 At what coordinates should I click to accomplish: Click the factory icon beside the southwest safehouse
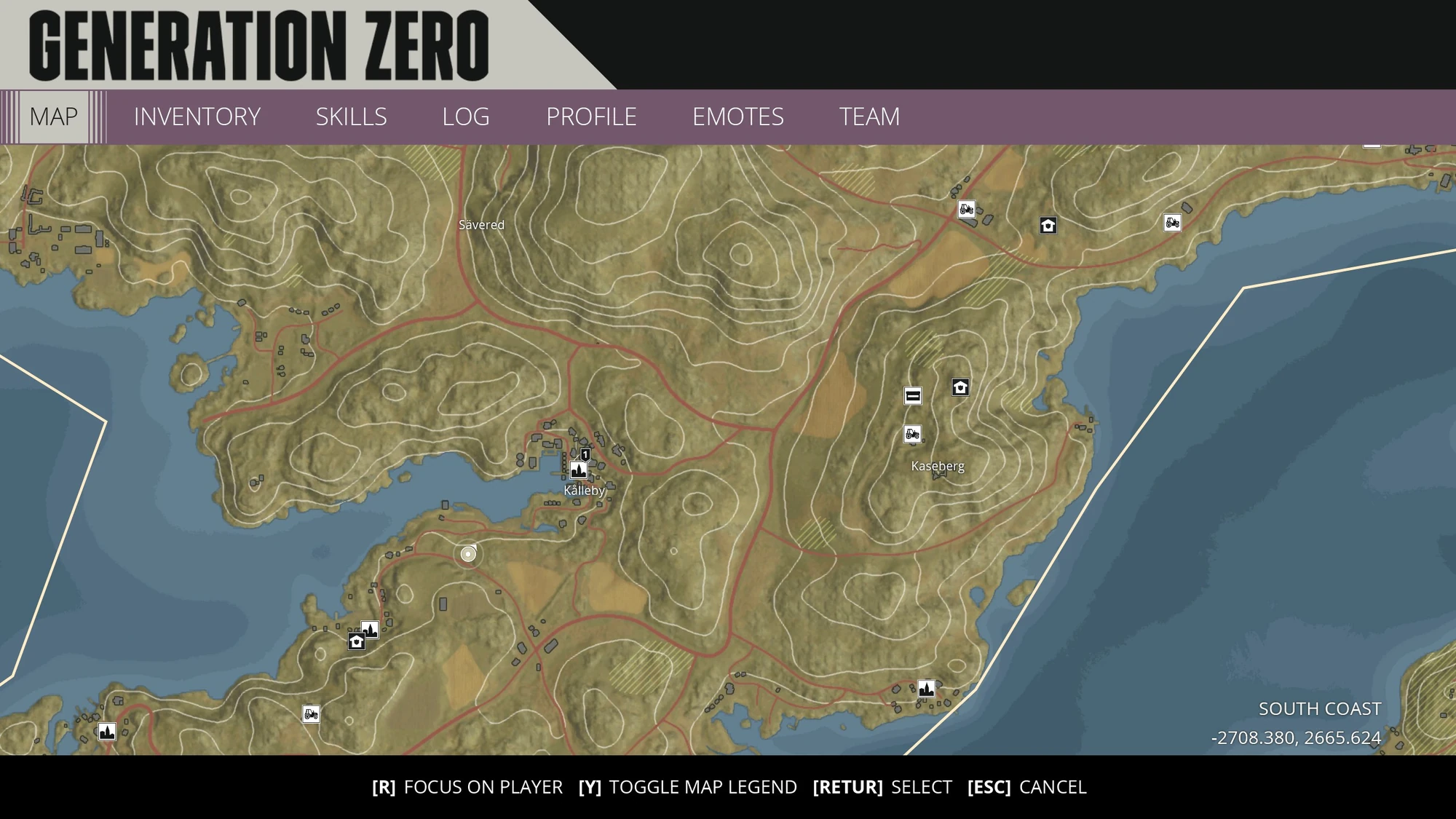coord(369,629)
